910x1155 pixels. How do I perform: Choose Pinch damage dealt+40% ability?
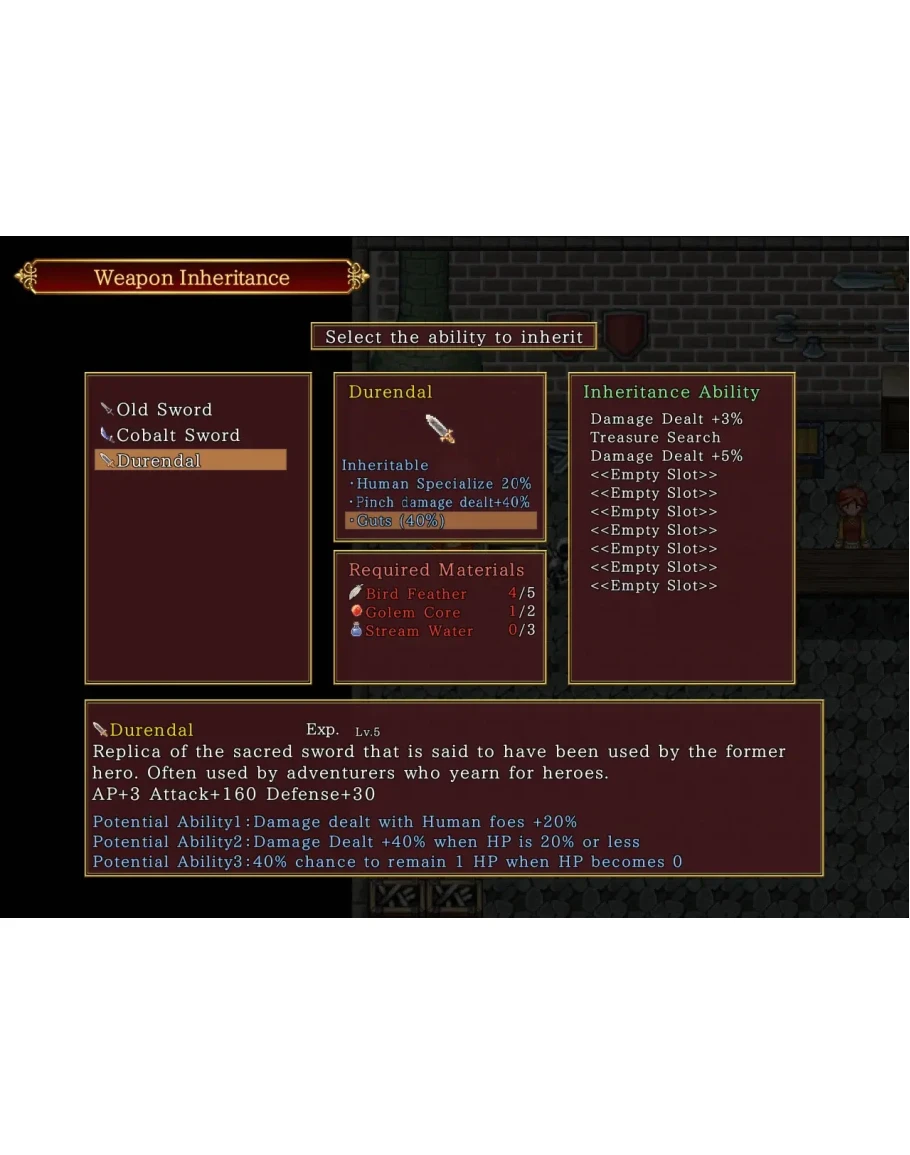pos(442,502)
